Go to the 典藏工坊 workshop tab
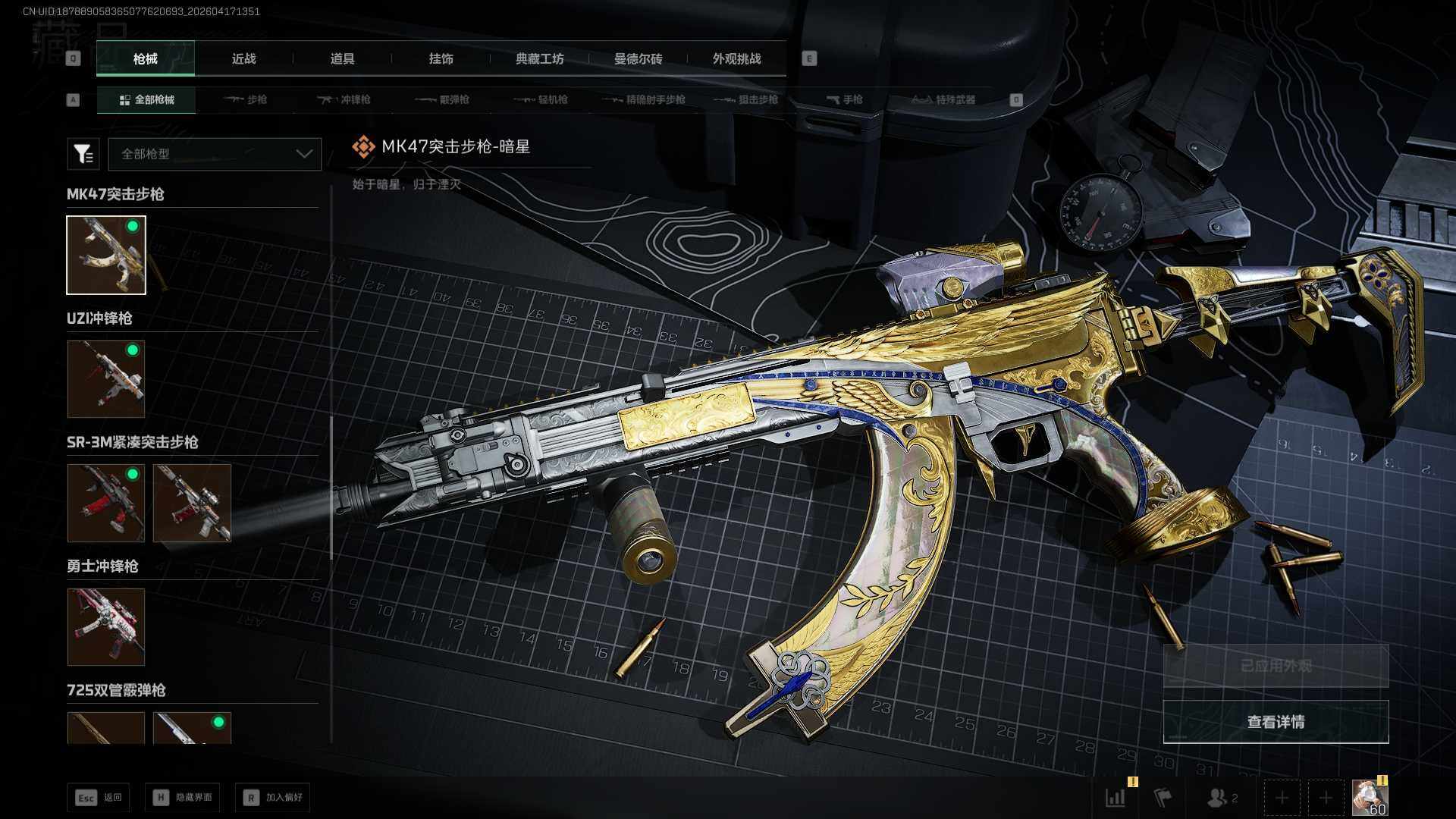 (x=539, y=58)
